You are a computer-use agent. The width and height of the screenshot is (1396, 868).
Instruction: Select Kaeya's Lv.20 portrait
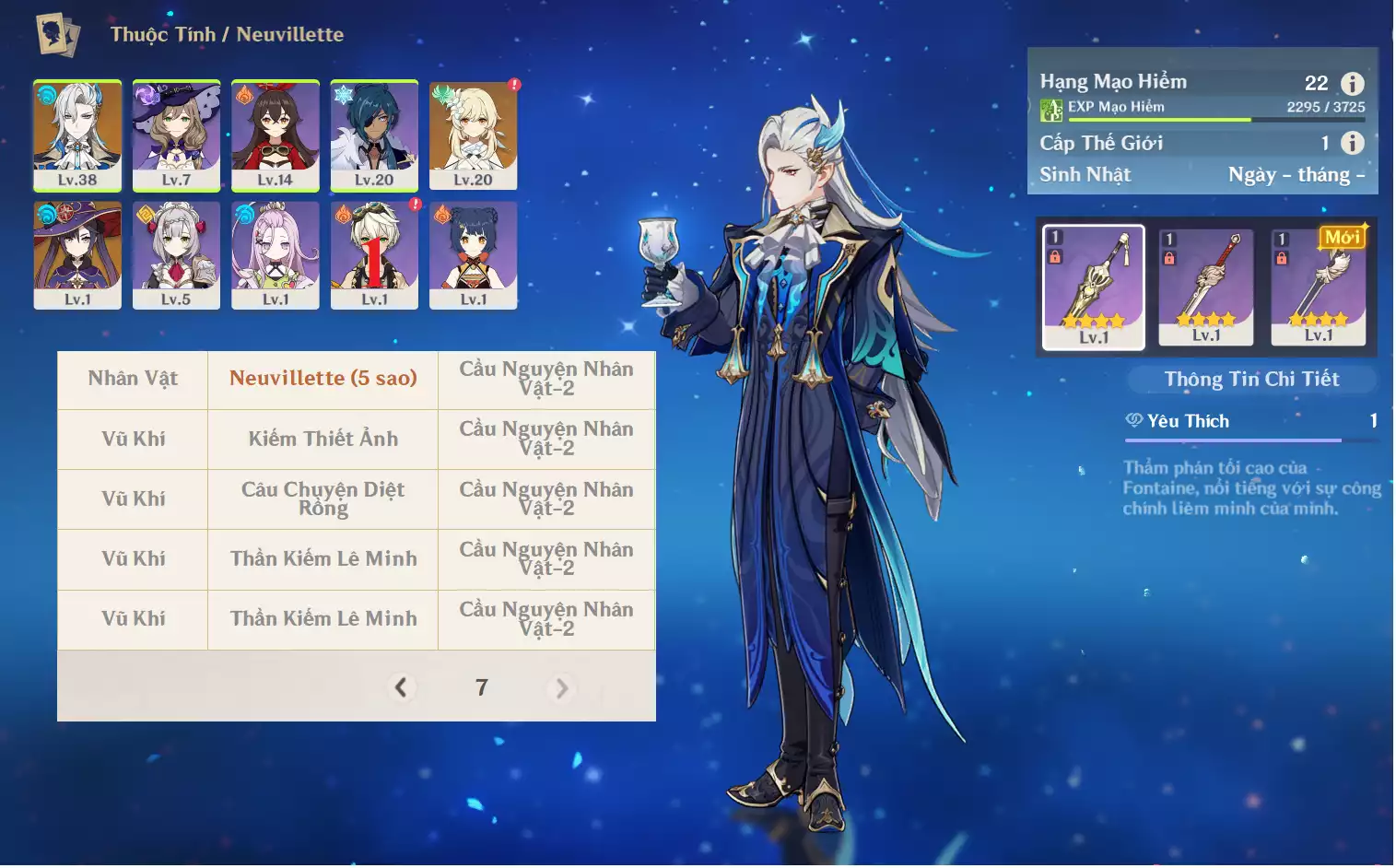click(374, 135)
